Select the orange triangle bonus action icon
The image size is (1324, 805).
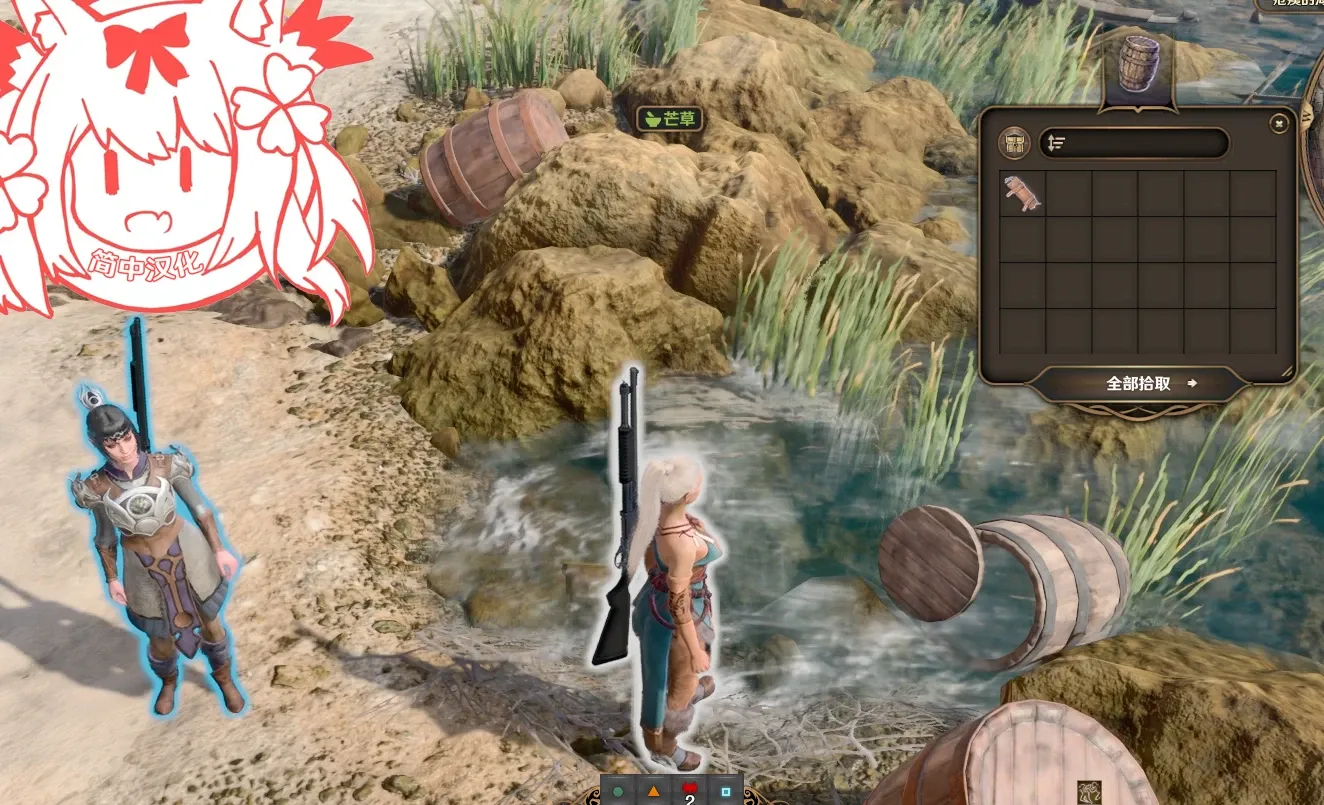653,791
